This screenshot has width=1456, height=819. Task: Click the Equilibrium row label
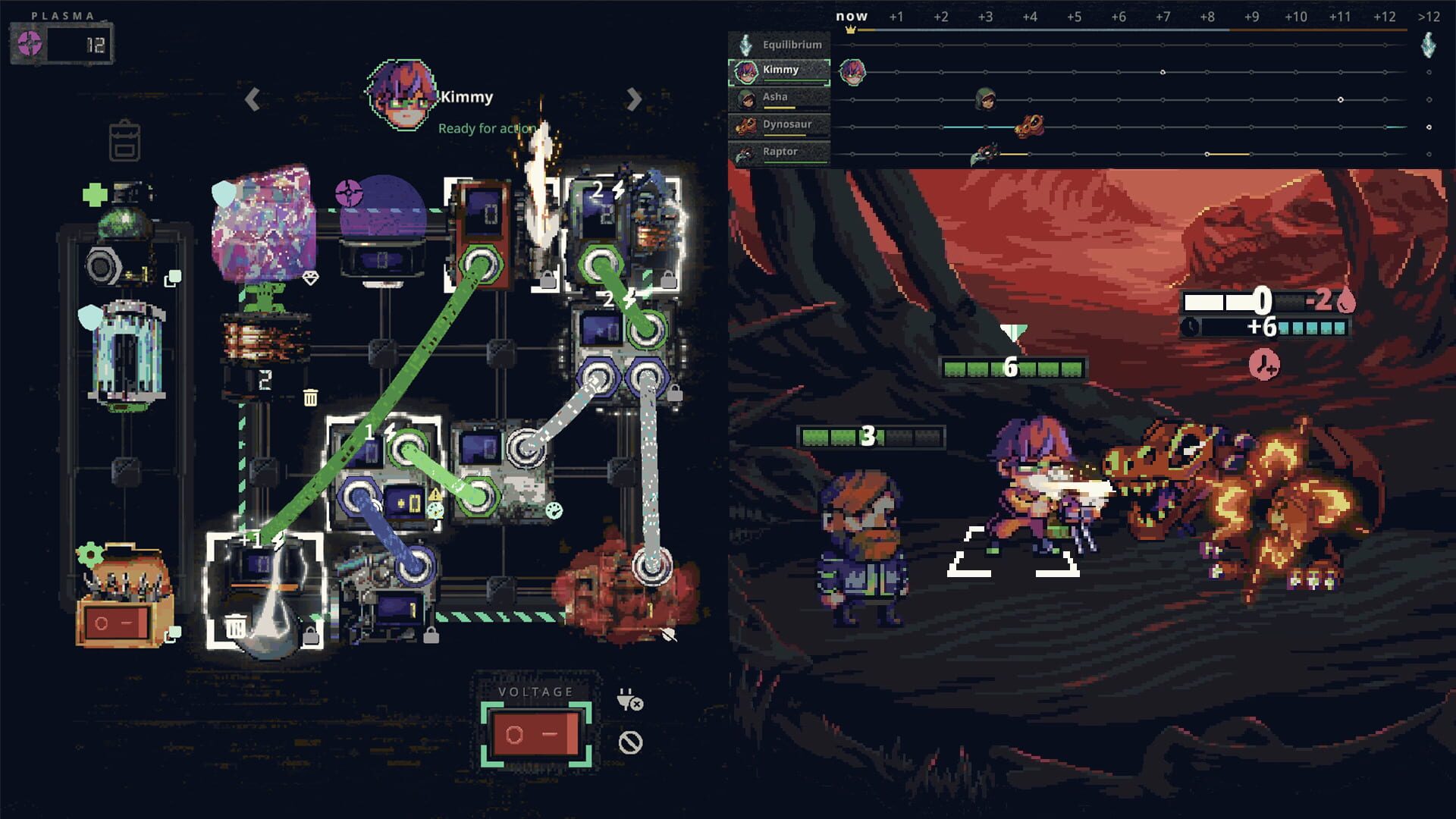(x=794, y=45)
